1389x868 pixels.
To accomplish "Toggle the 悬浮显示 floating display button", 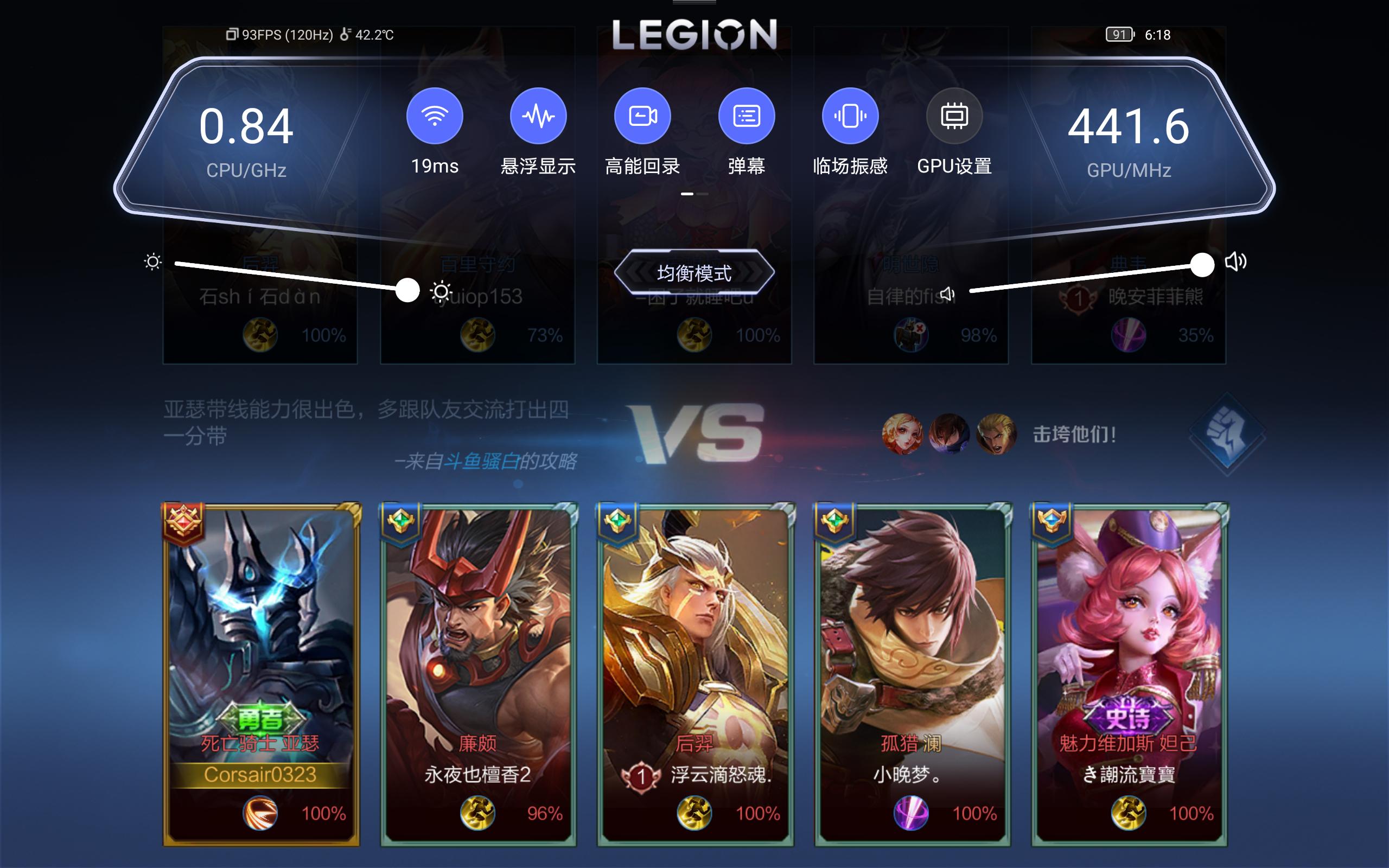I will coord(538,116).
